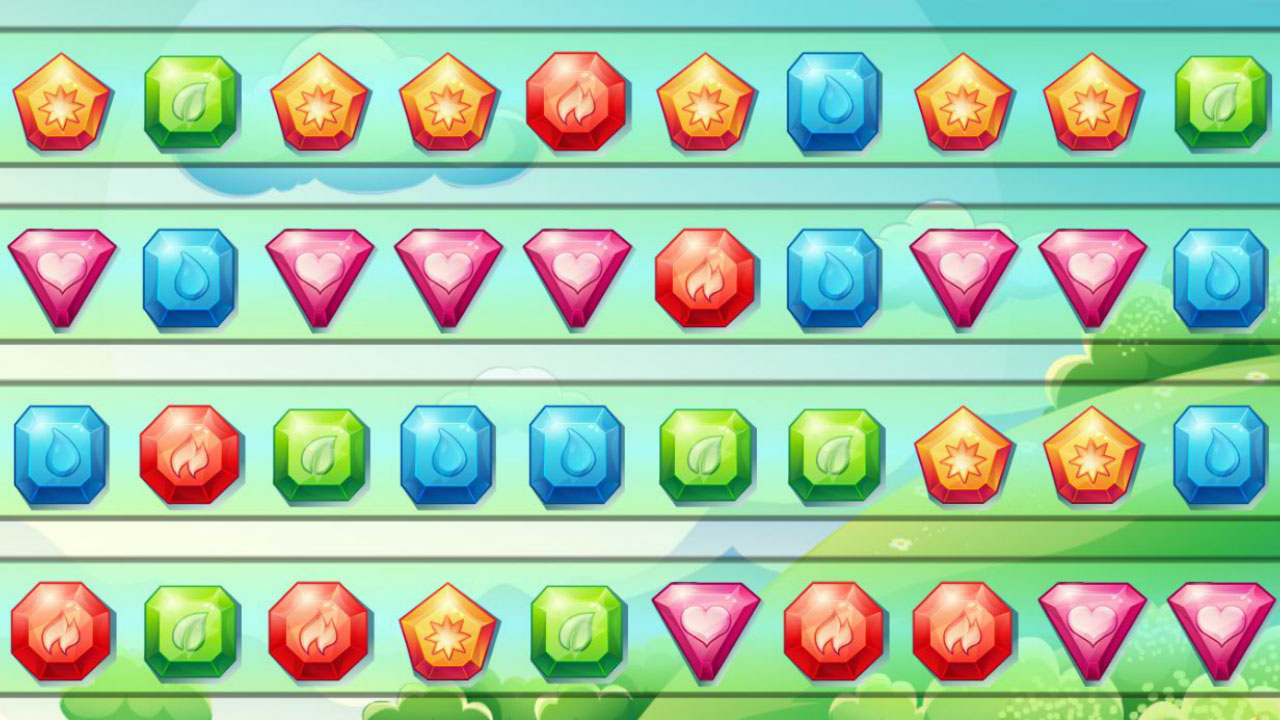Select the flame gem between two orange star gems
Viewport: 1280px width, 720px height.
tap(576, 102)
